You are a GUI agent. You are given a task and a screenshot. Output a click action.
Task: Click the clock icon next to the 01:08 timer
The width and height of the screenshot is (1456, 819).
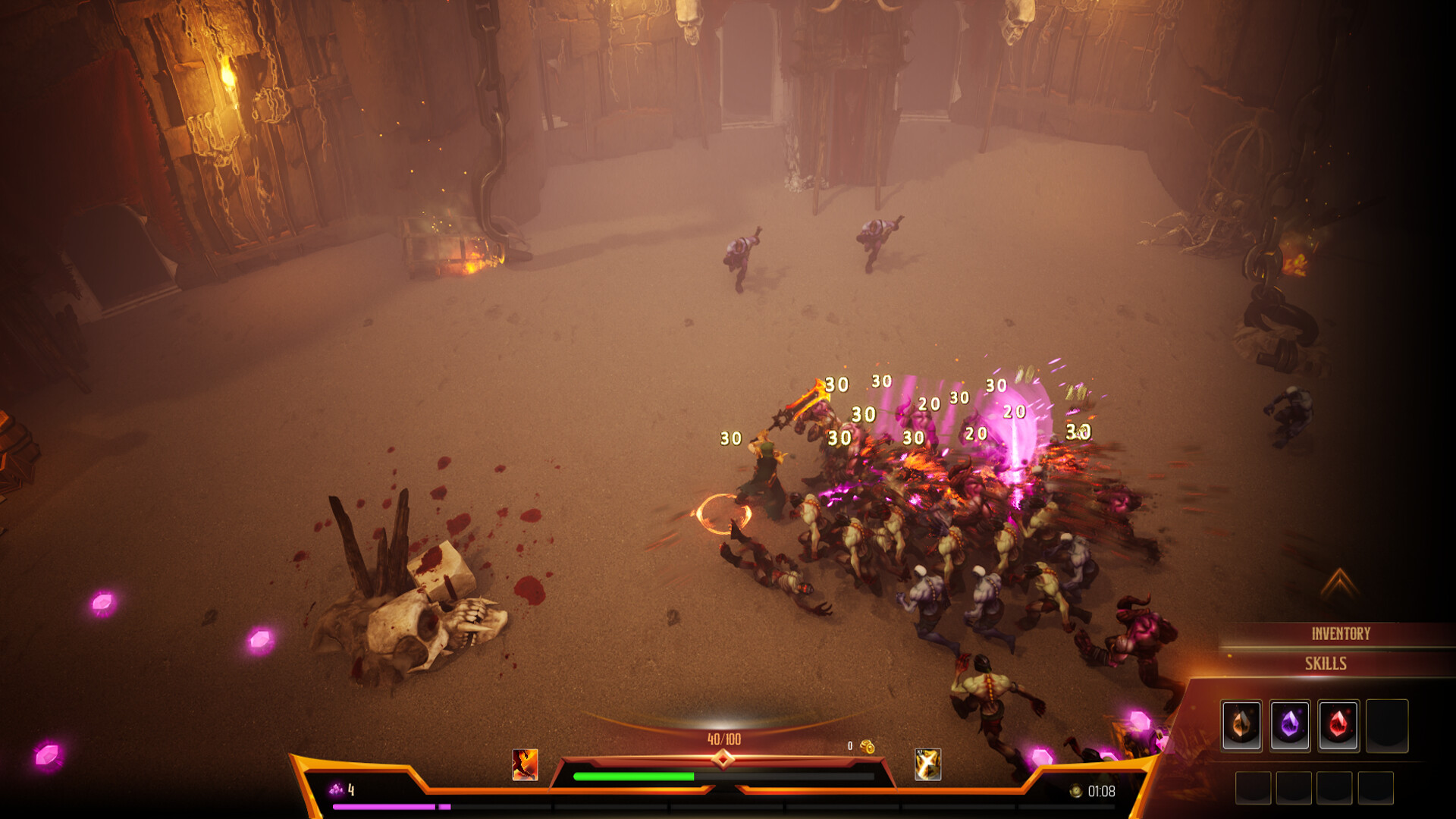(1075, 792)
